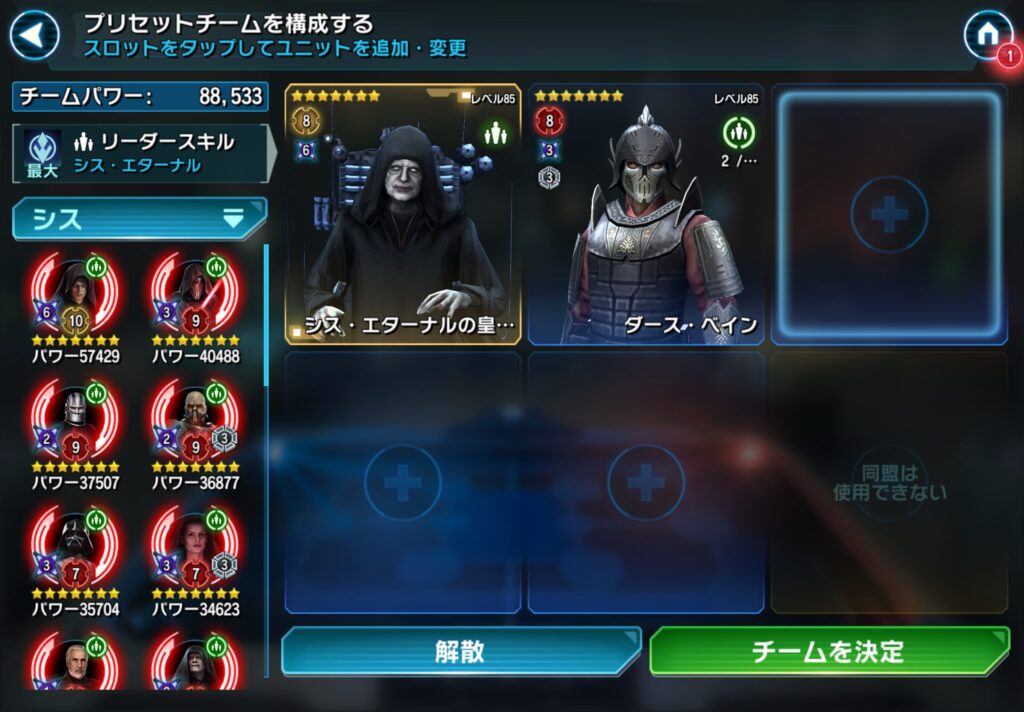View the リーダースキル leader skill panel

click(x=140, y=153)
